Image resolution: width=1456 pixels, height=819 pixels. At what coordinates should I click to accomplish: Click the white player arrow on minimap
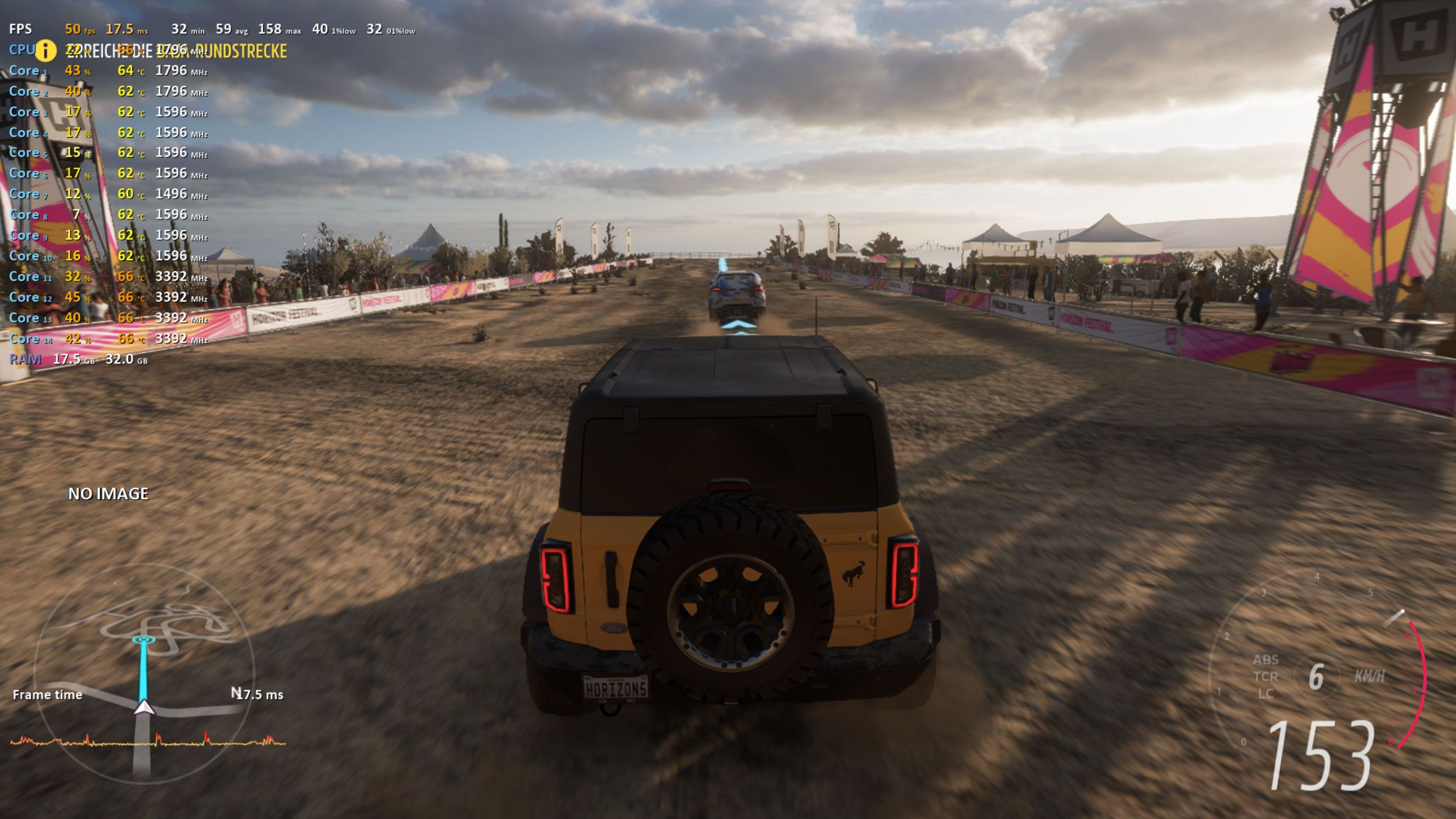[144, 707]
